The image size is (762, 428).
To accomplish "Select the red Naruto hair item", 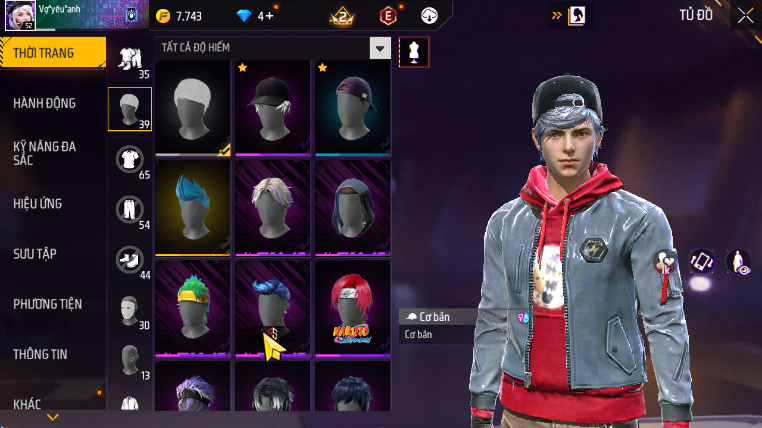I will [x=353, y=307].
